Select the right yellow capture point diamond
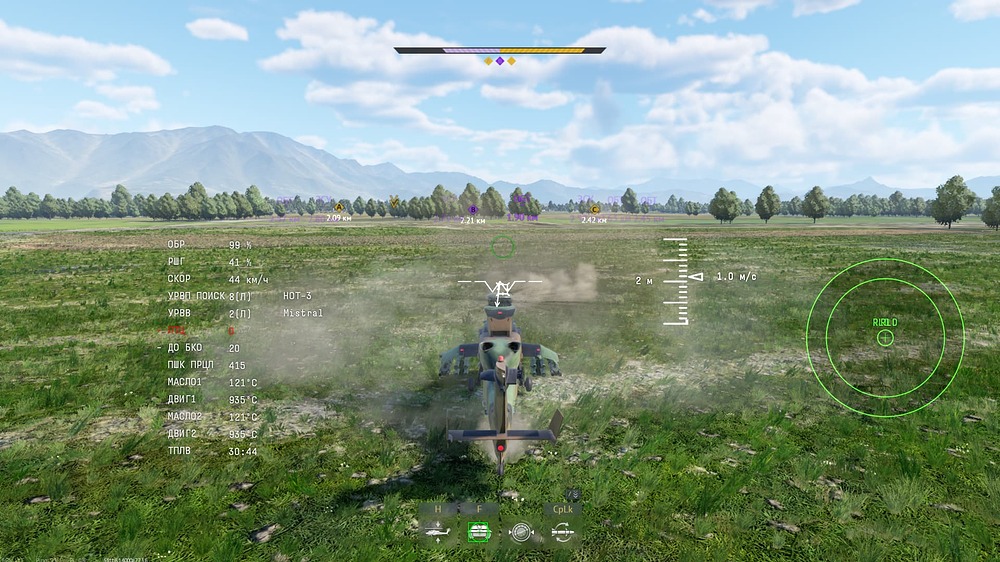The width and height of the screenshot is (1000, 562). (x=511, y=61)
